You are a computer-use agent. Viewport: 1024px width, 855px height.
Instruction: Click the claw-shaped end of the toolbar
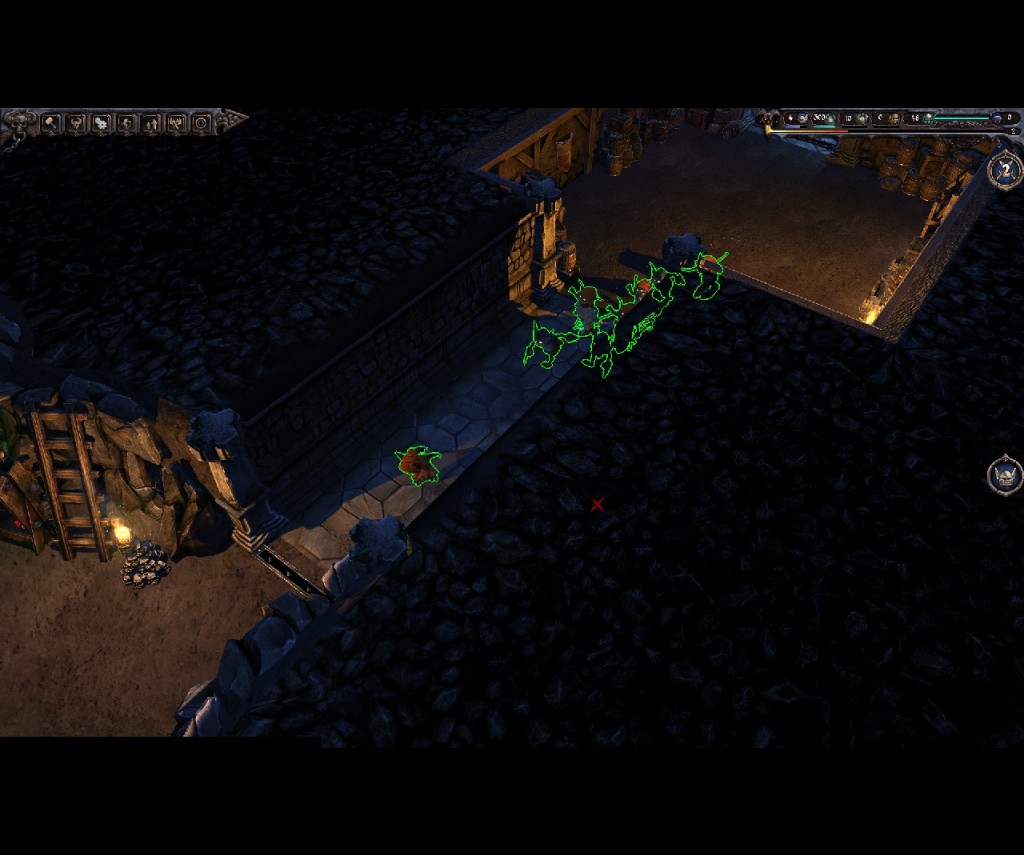pos(232,121)
